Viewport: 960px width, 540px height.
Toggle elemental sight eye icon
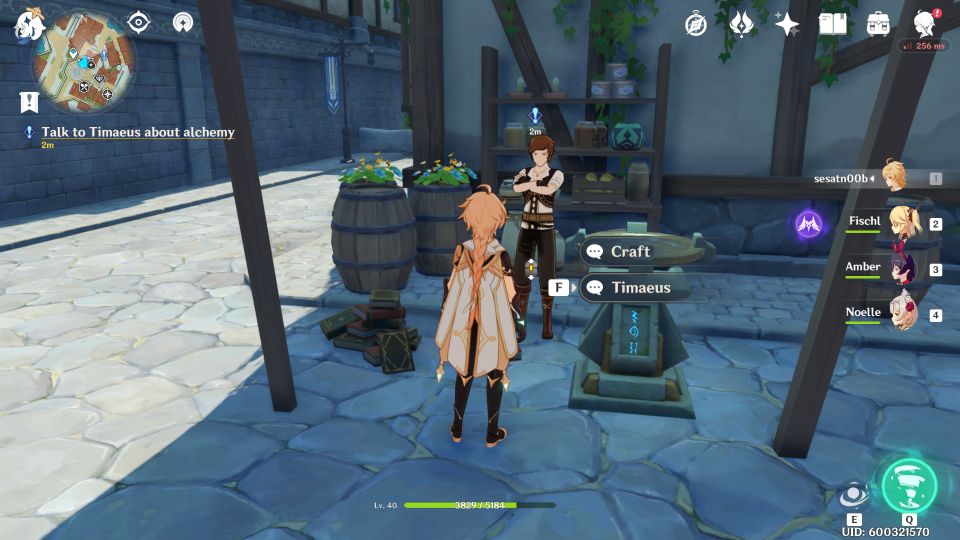[x=138, y=22]
